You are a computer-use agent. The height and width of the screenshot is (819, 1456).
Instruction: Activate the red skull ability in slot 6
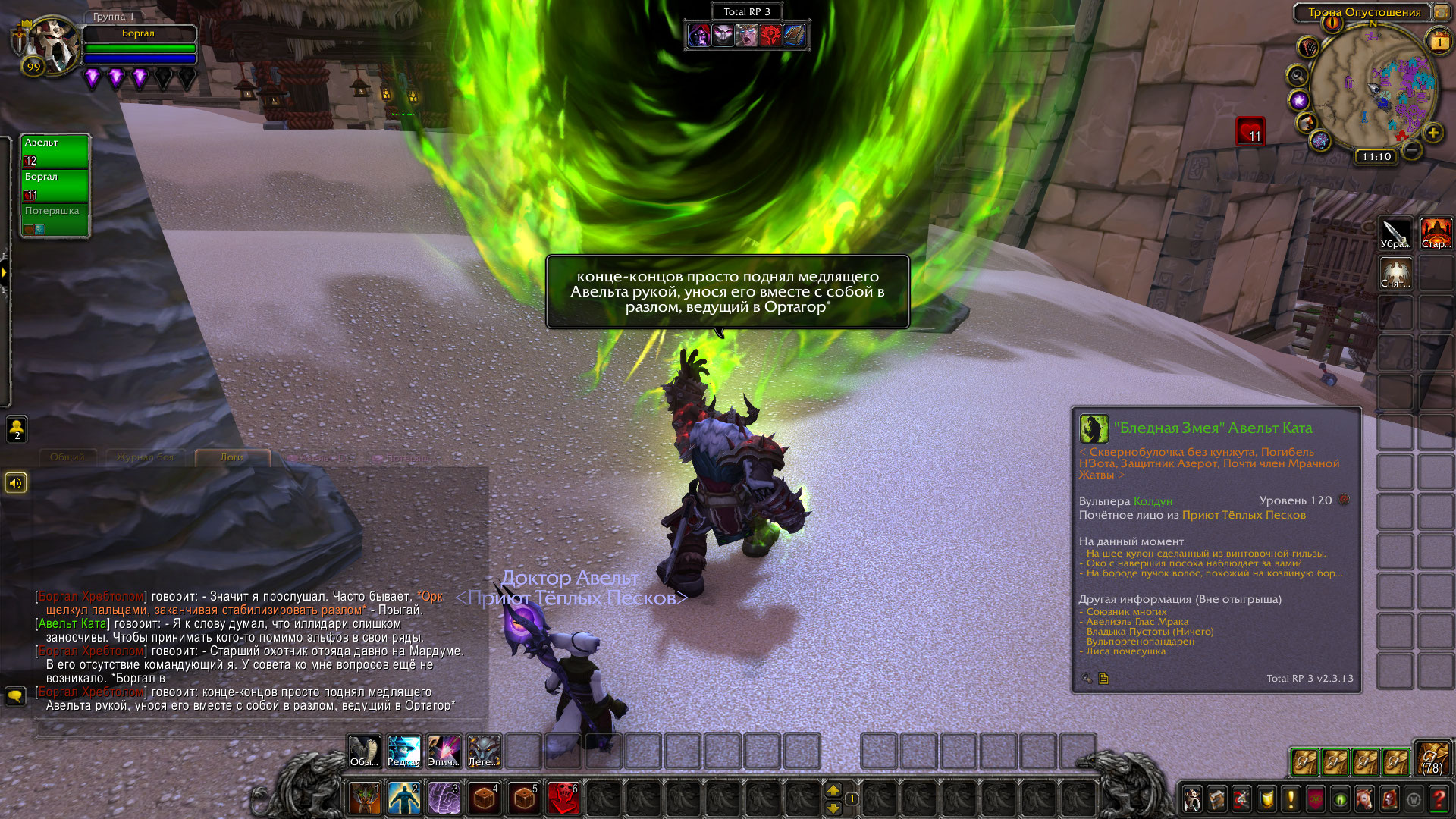click(x=563, y=799)
